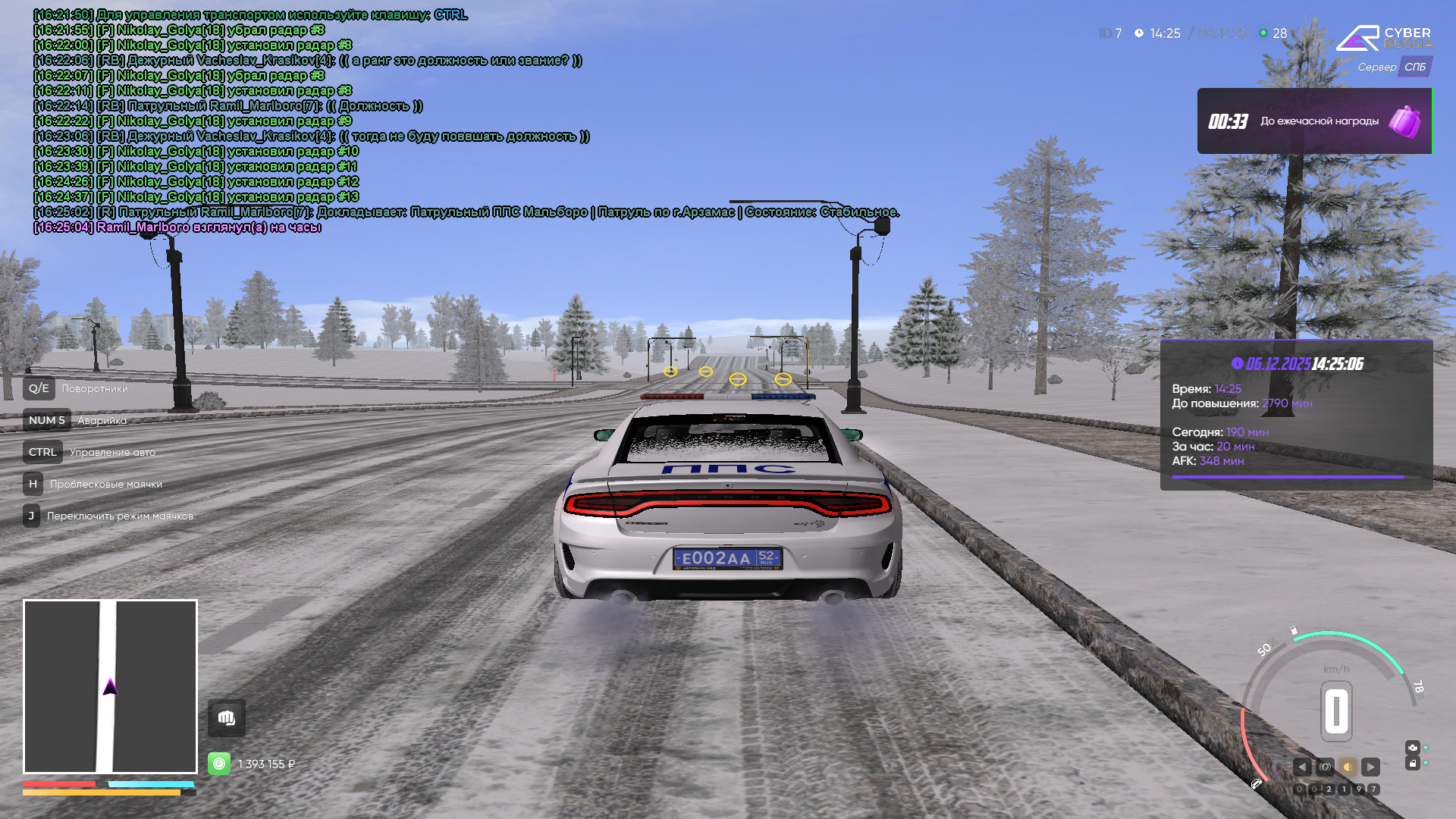Toggle the headlights indicator
This screenshot has width=1456, height=819.
click(1348, 767)
